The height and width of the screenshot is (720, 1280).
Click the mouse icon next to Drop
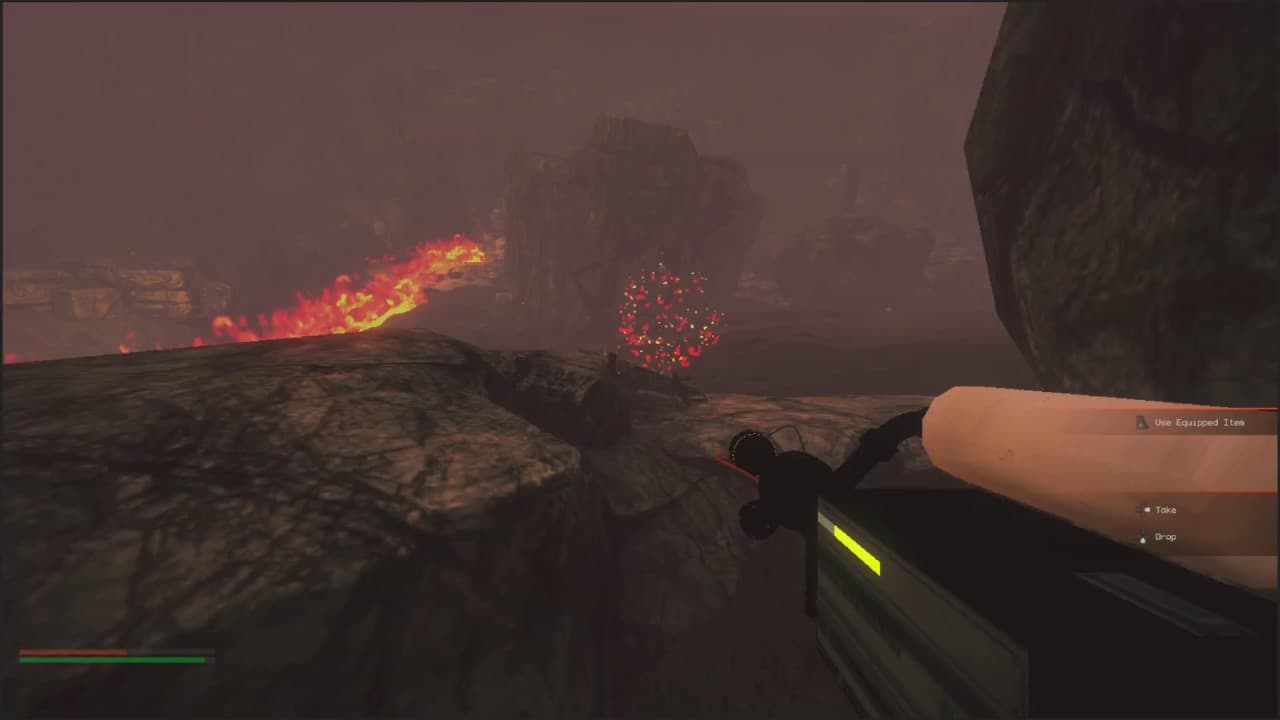1143,538
